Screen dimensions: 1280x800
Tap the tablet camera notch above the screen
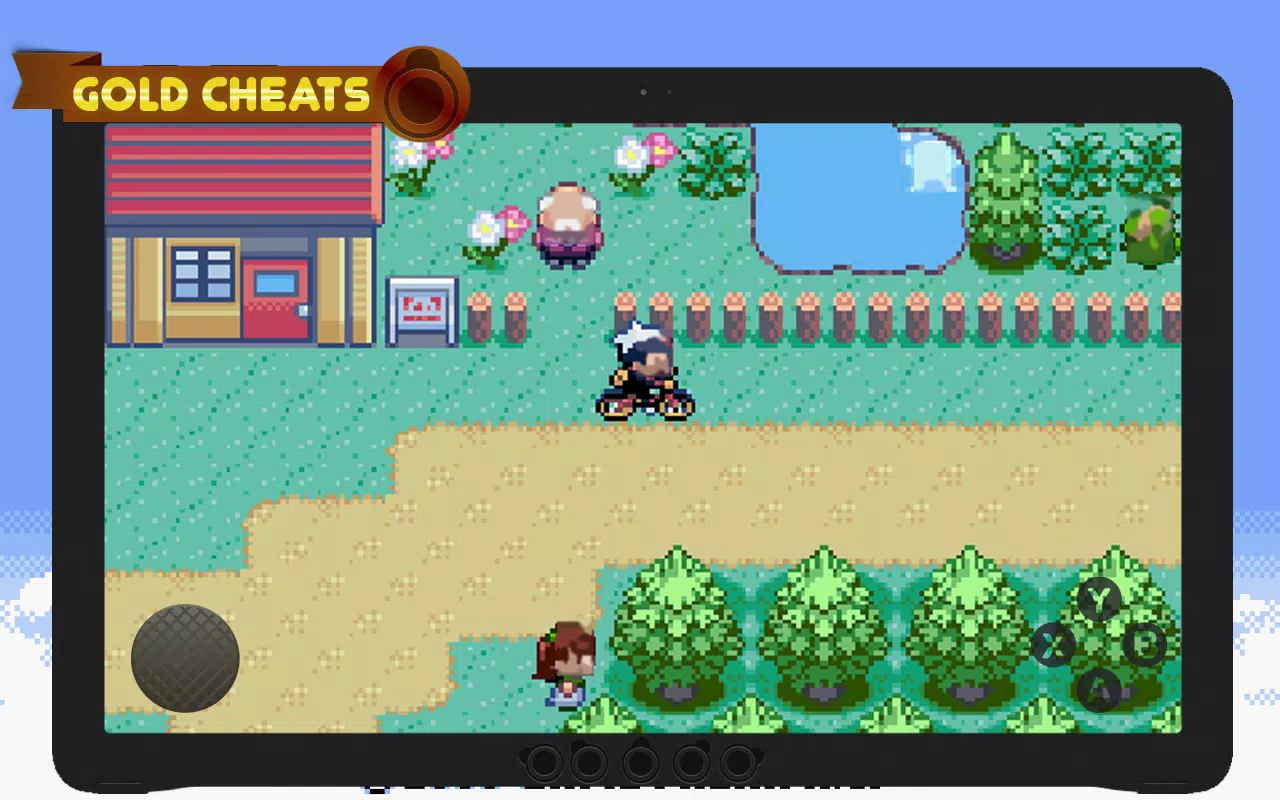(x=644, y=91)
